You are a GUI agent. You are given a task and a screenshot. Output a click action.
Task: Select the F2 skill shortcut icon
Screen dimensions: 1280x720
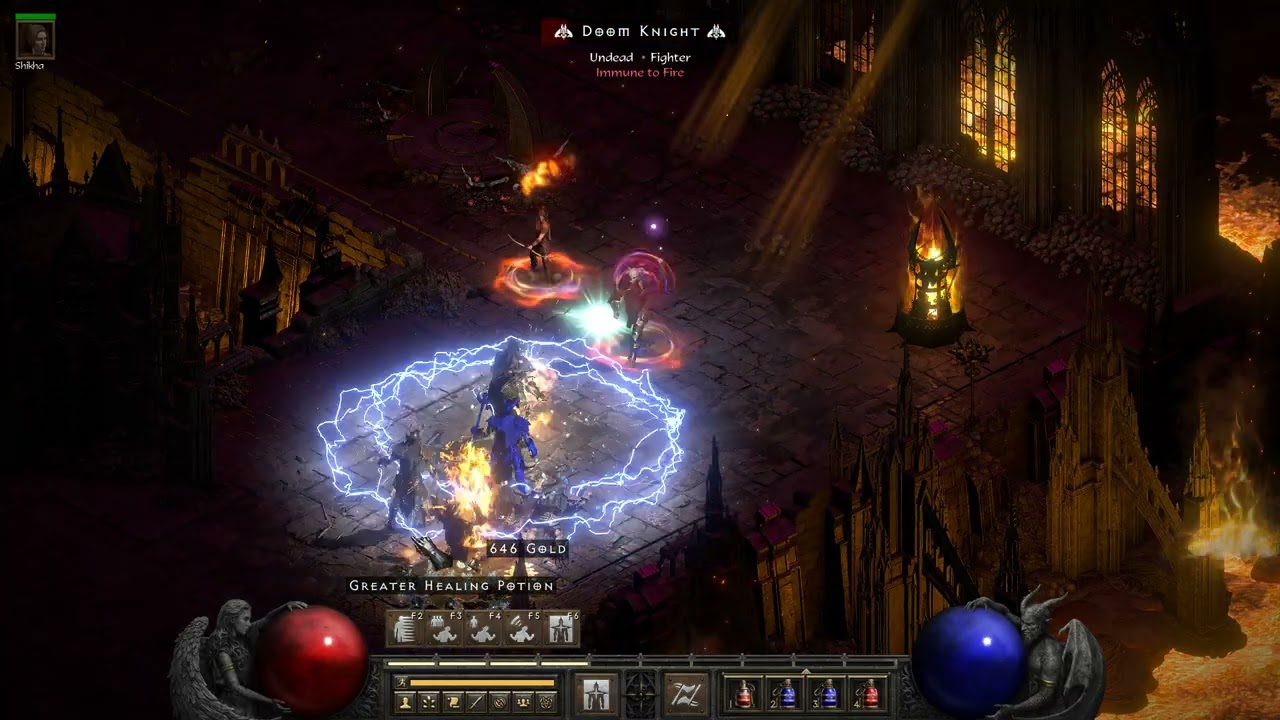click(x=405, y=629)
